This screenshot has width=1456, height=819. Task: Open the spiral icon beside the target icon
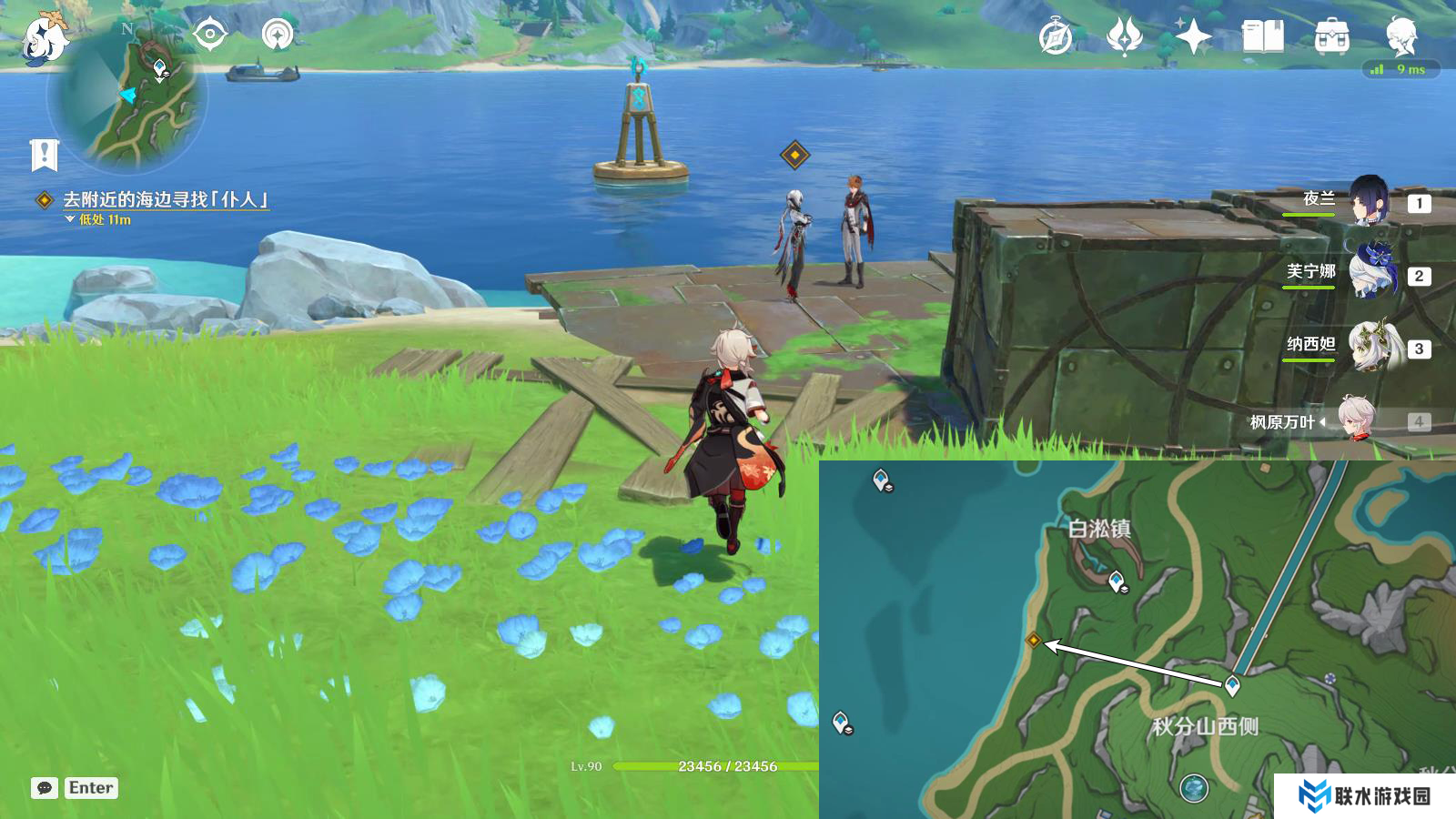[x=278, y=35]
